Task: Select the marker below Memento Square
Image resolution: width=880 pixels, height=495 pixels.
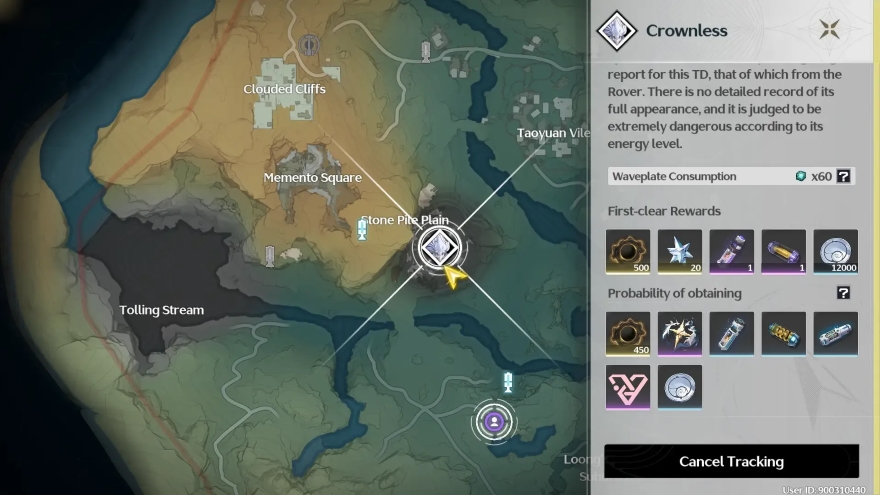Action: coord(269,255)
